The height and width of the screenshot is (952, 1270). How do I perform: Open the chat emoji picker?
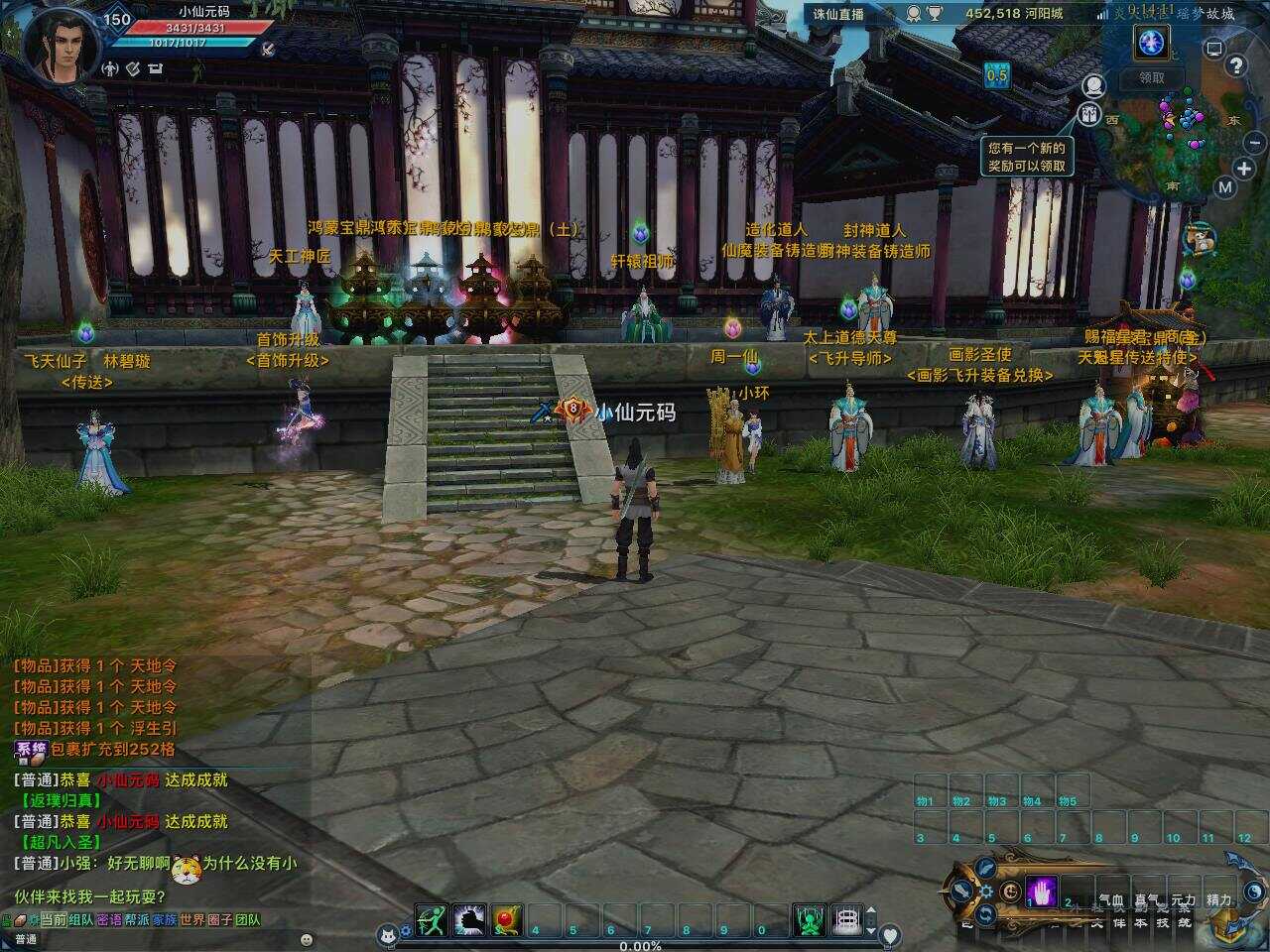tap(307, 938)
